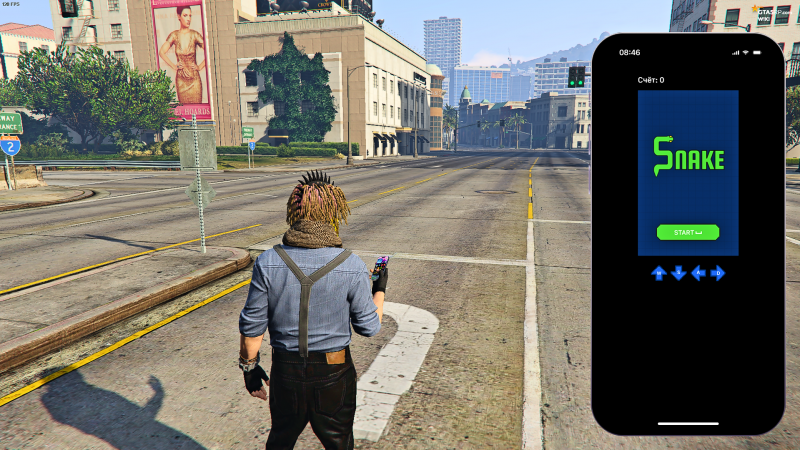Tap the up arrow control

click(x=658, y=272)
